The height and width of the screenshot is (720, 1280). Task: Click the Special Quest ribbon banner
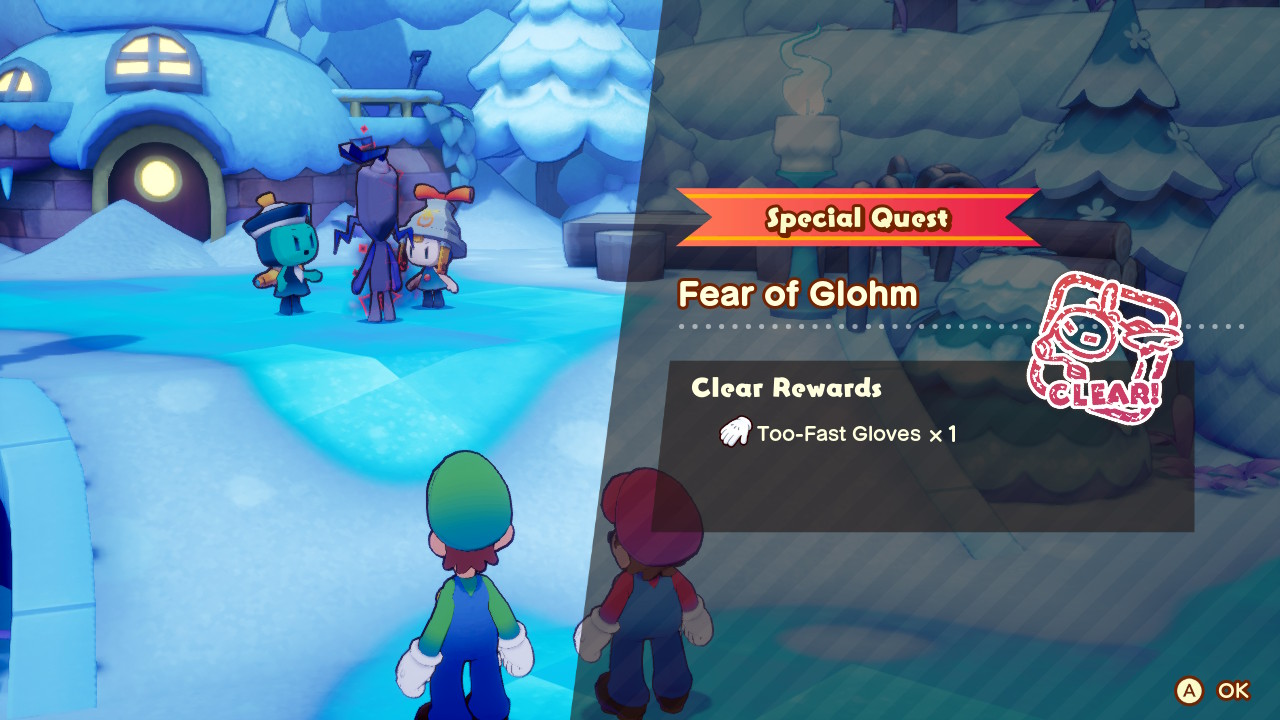862,216
